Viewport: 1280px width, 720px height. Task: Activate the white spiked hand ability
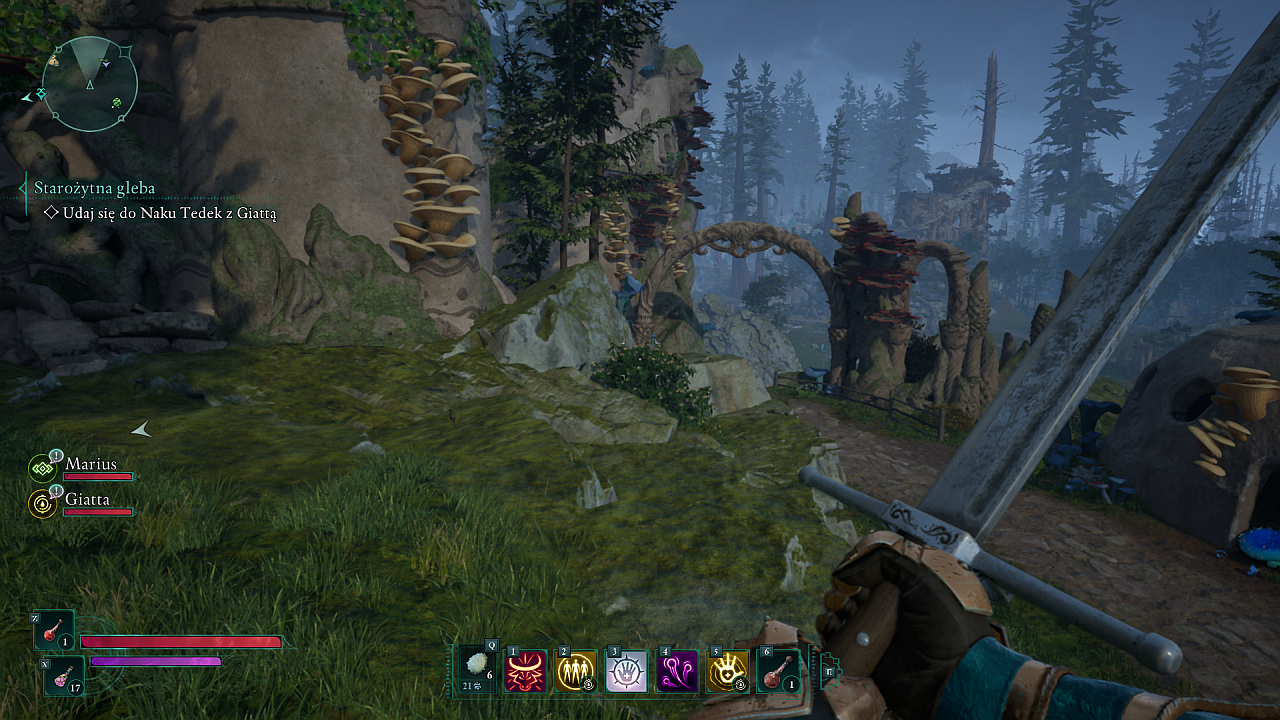click(x=626, y=671)
